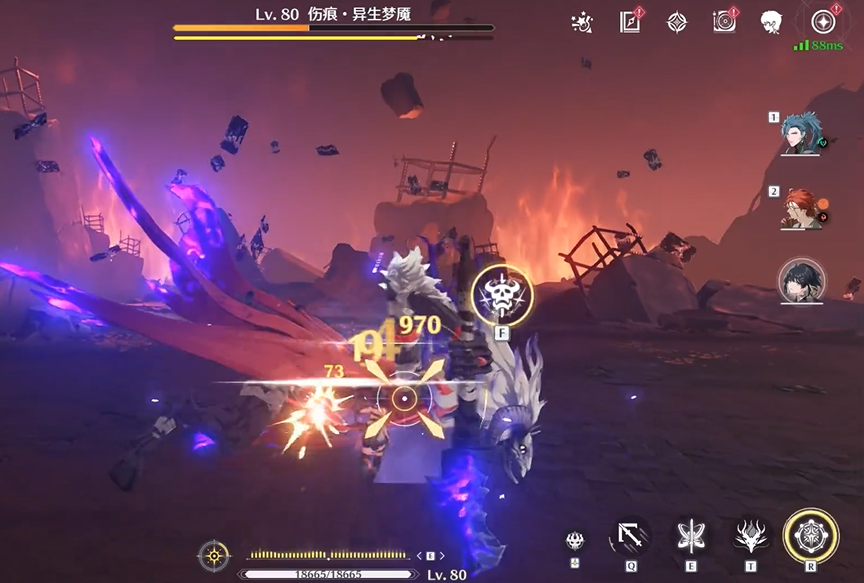
Task: Click the sun-shaped gauge icon beside health bar
Action: 213,555
